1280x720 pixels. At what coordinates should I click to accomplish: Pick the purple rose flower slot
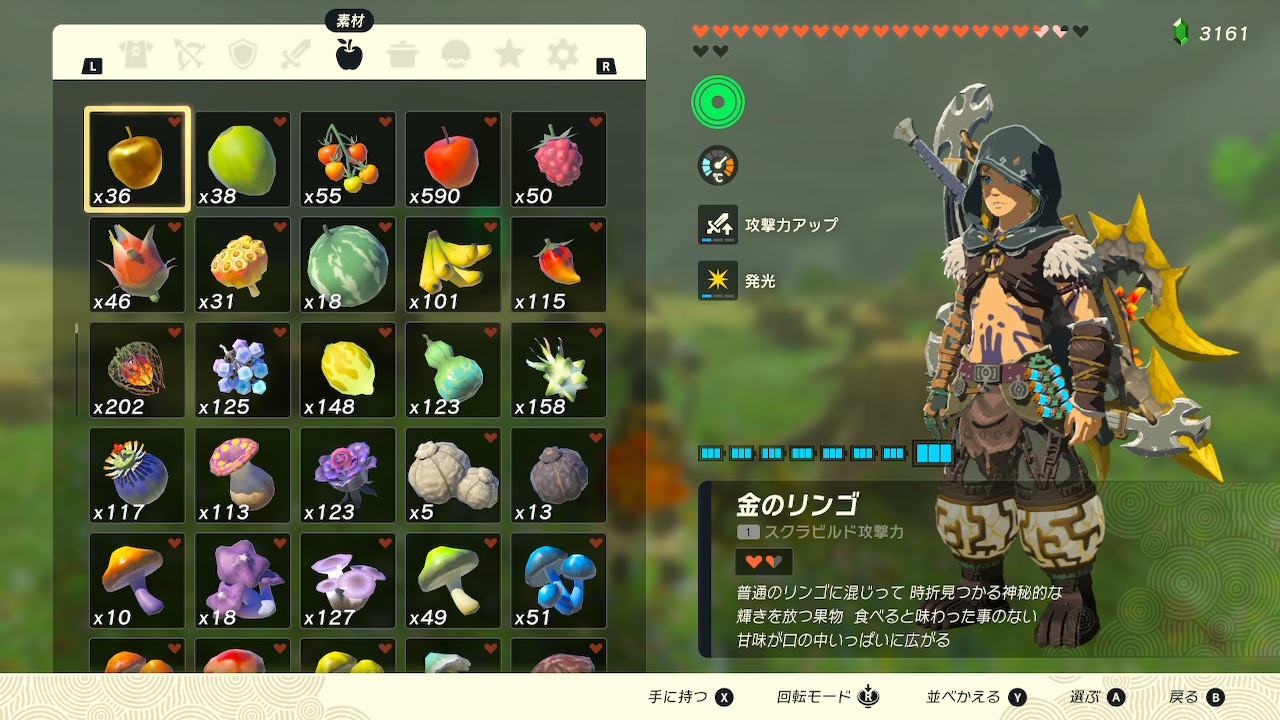(348, 475)
